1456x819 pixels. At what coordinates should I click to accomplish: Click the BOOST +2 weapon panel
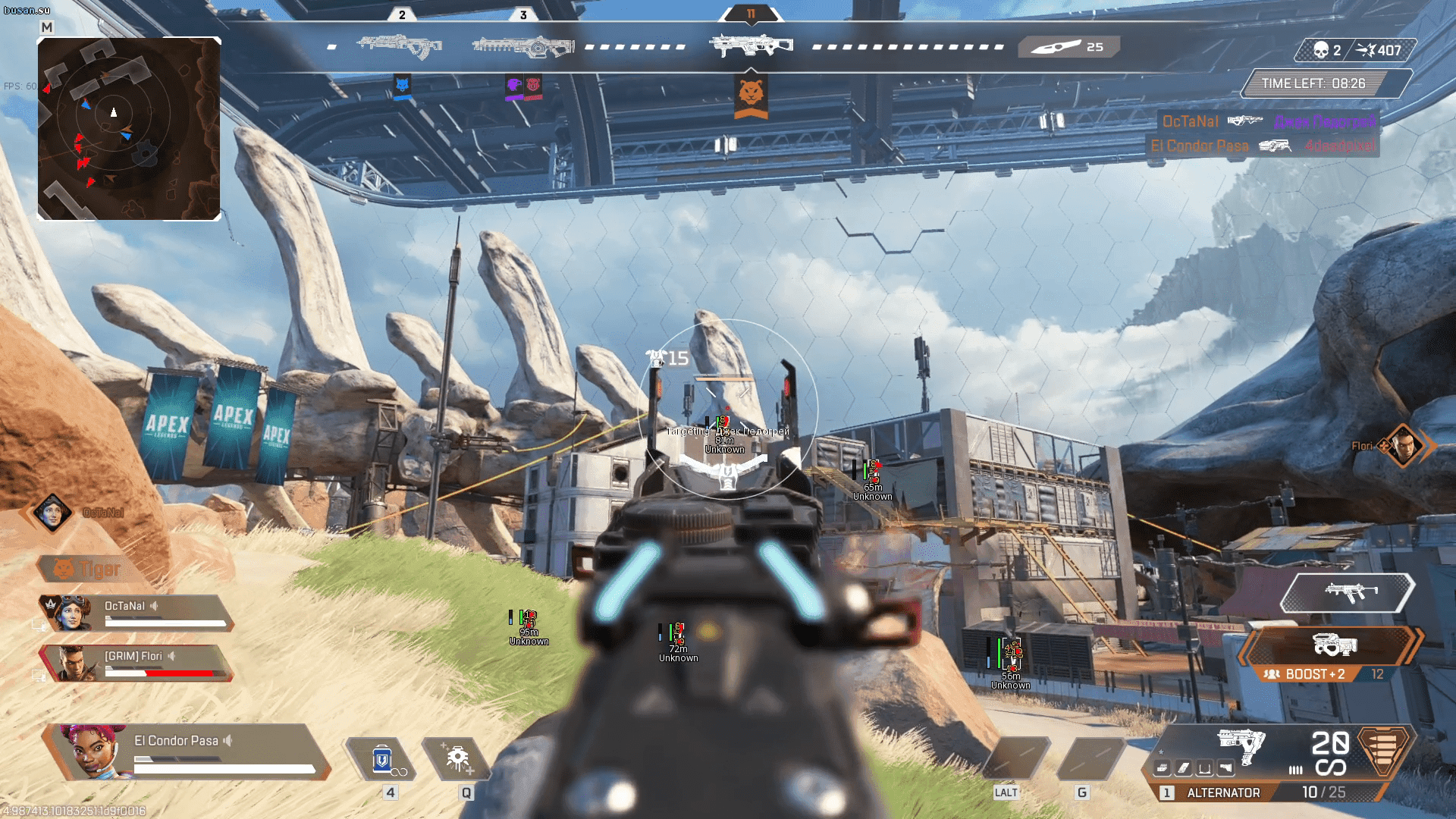[x=1330, y=652]
